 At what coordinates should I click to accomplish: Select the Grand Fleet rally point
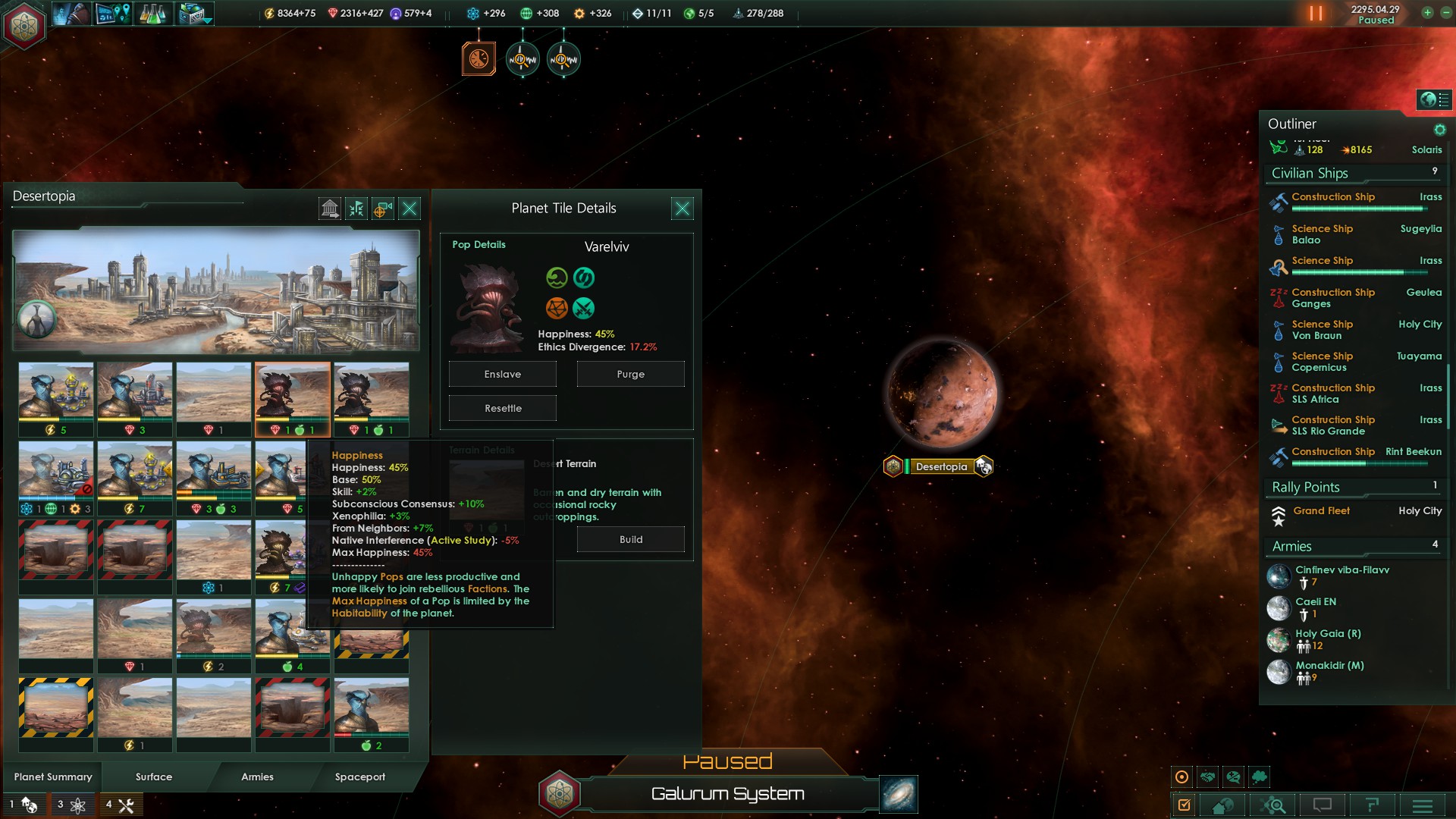tap(1321, 511)
